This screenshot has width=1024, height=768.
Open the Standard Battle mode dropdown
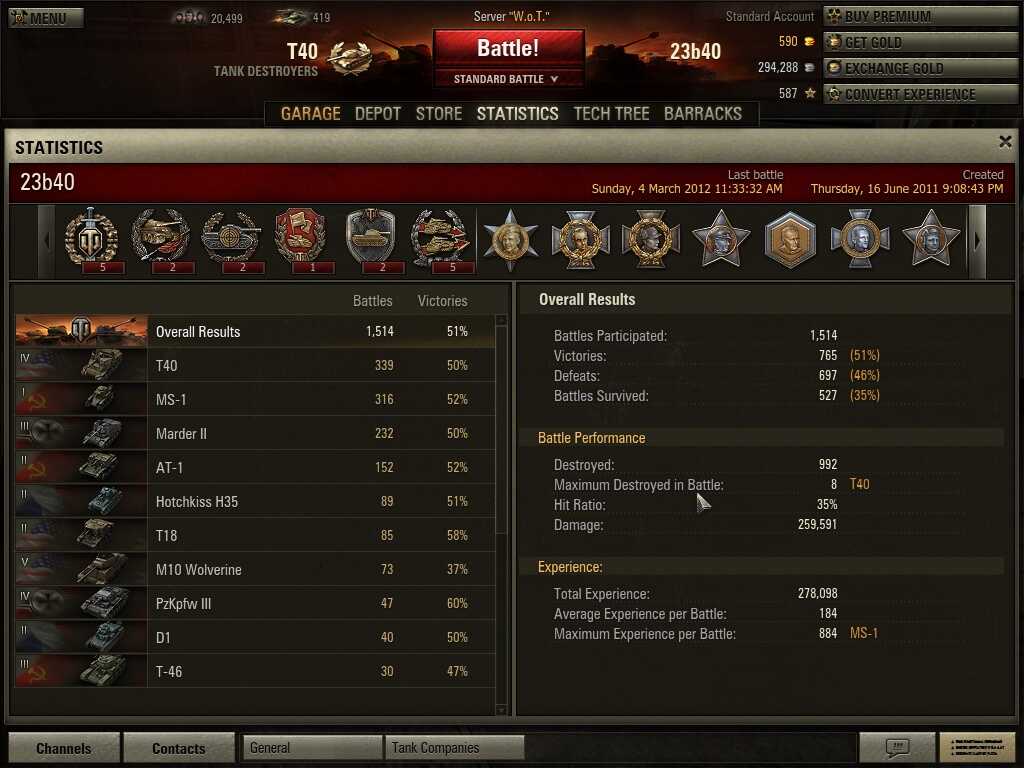[x=508, y=79]
